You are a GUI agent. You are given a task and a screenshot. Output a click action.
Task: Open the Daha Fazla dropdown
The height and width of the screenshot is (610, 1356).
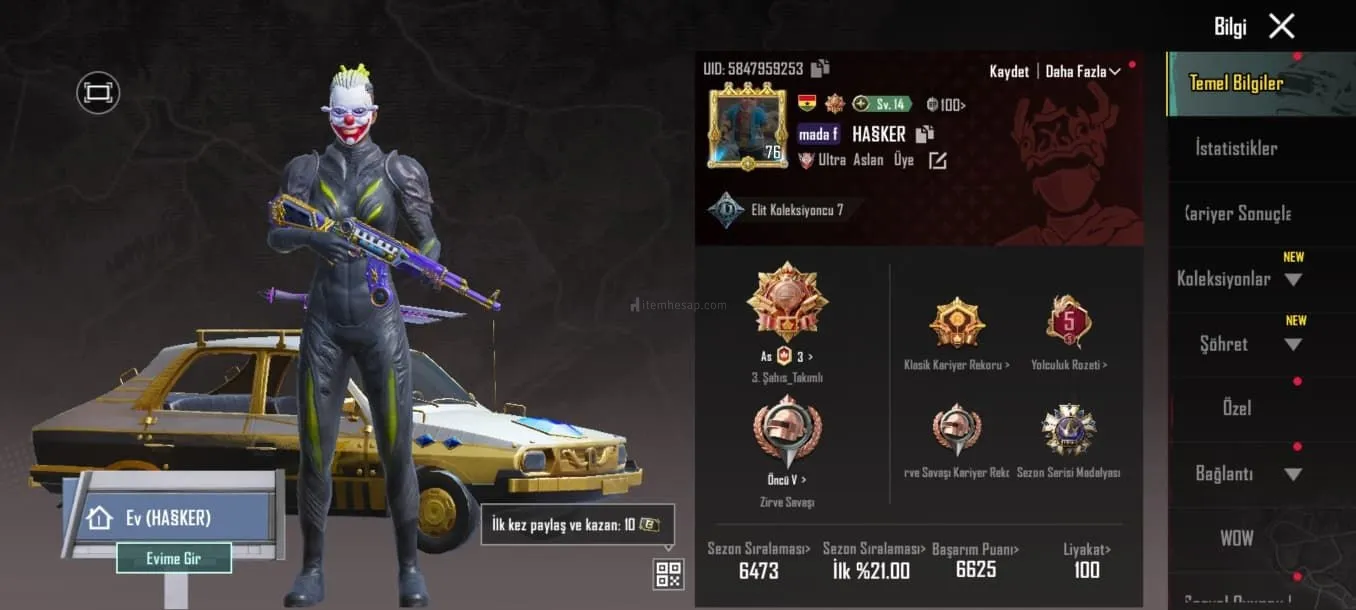coord(1083,72)
